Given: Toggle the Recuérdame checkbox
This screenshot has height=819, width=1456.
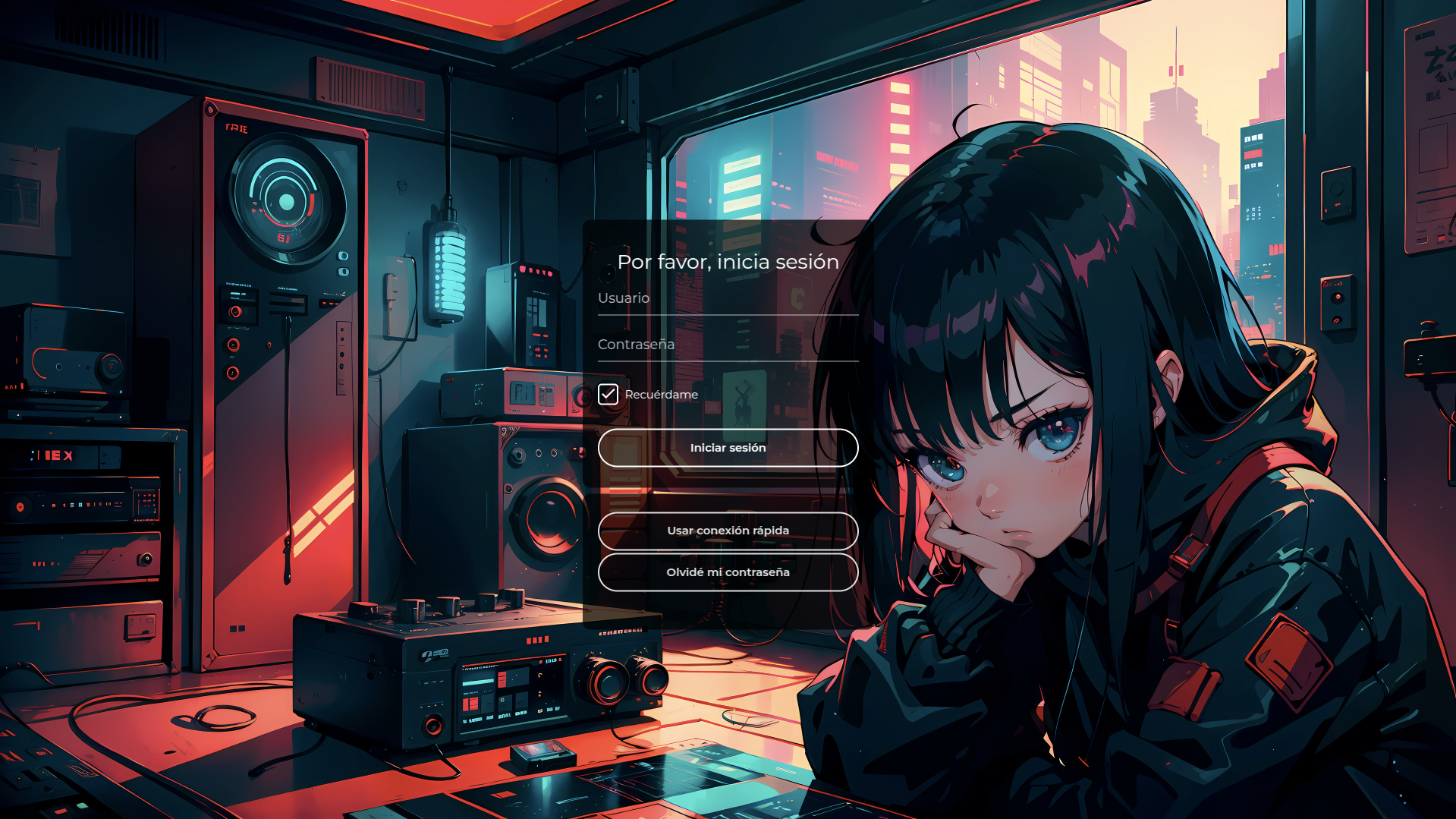Looking at the screenshot, I should [608, 395].
